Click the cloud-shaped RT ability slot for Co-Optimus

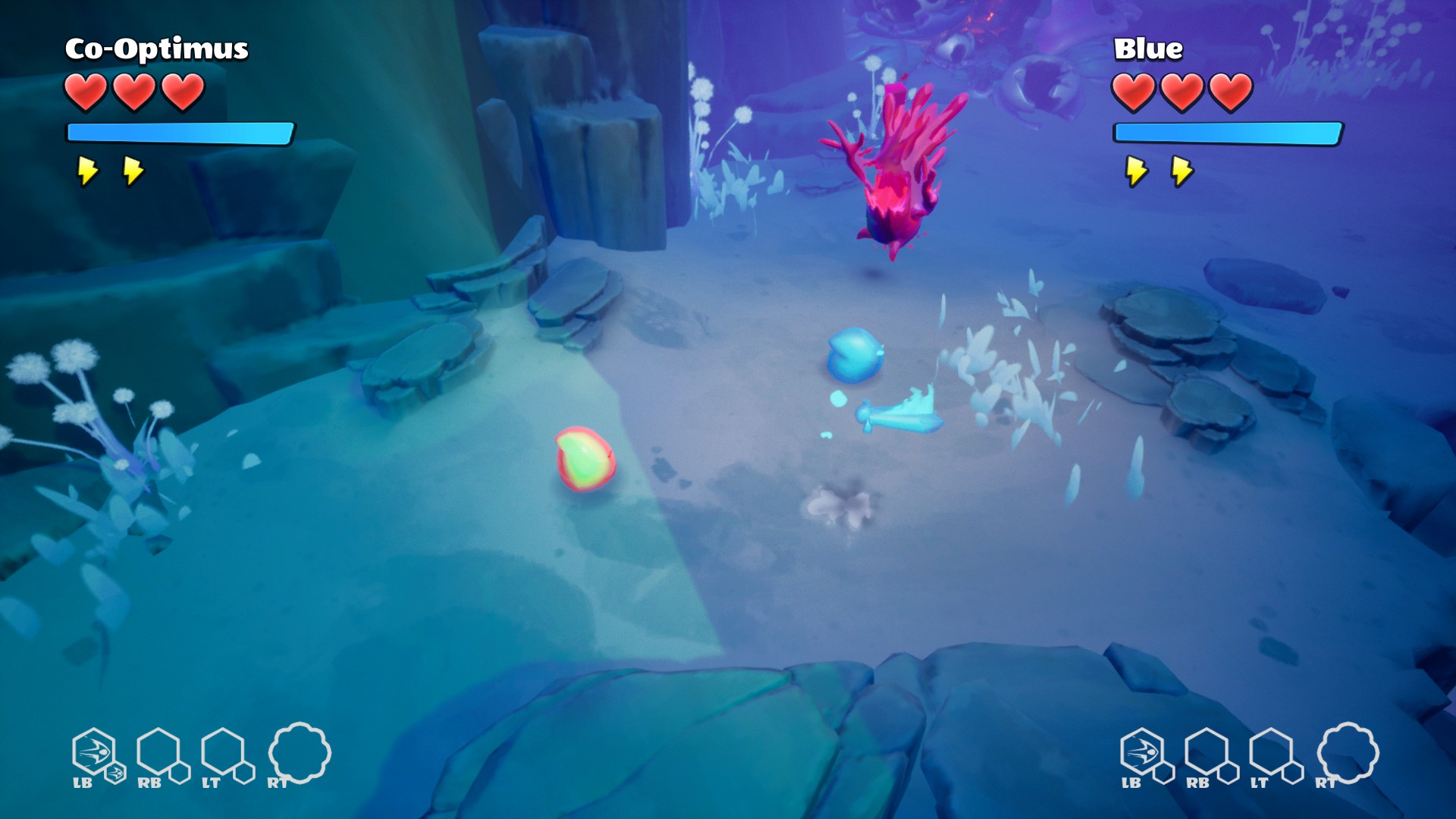(301, 755)
